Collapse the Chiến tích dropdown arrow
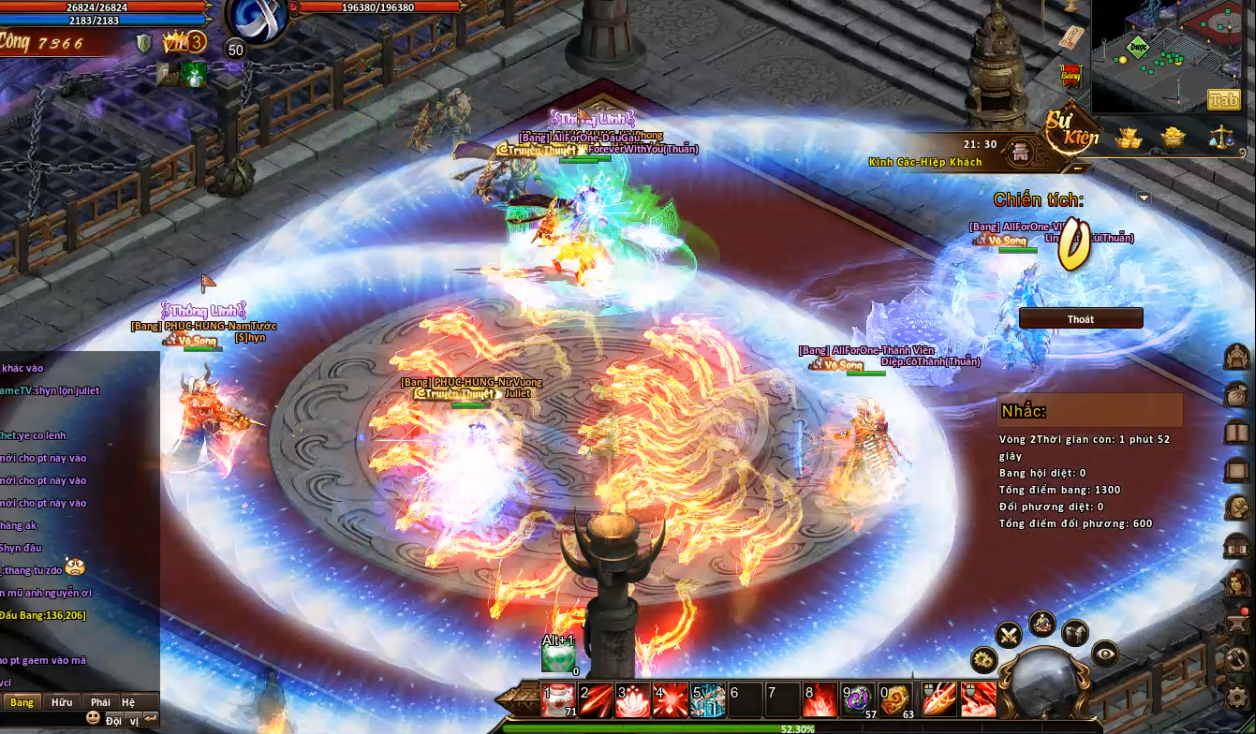Image resolution: width=1256 pixels, height=734 pixels. [x=1144, y=198]
